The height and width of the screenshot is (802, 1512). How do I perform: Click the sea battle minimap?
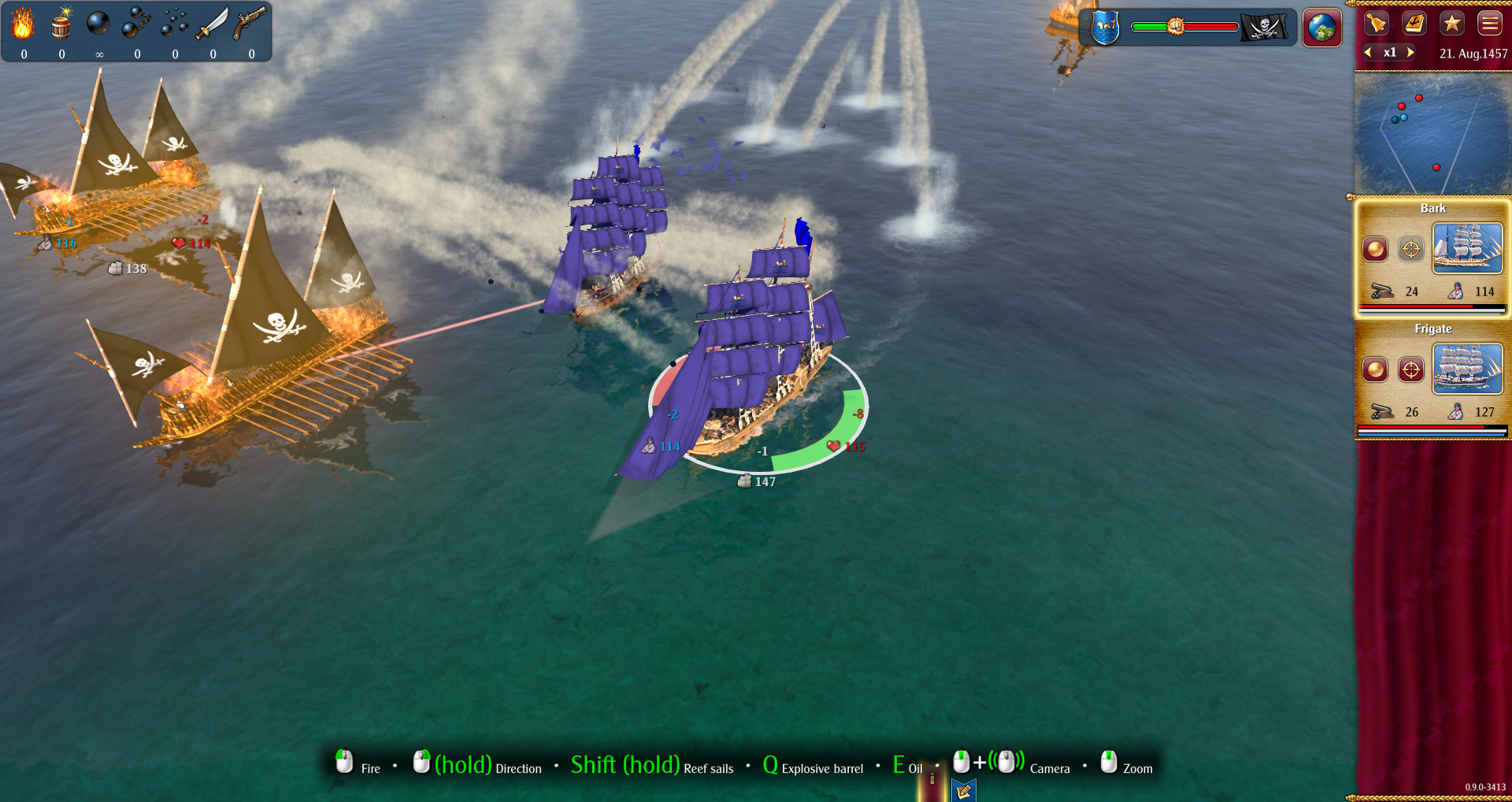click(x=1432, y=134)
